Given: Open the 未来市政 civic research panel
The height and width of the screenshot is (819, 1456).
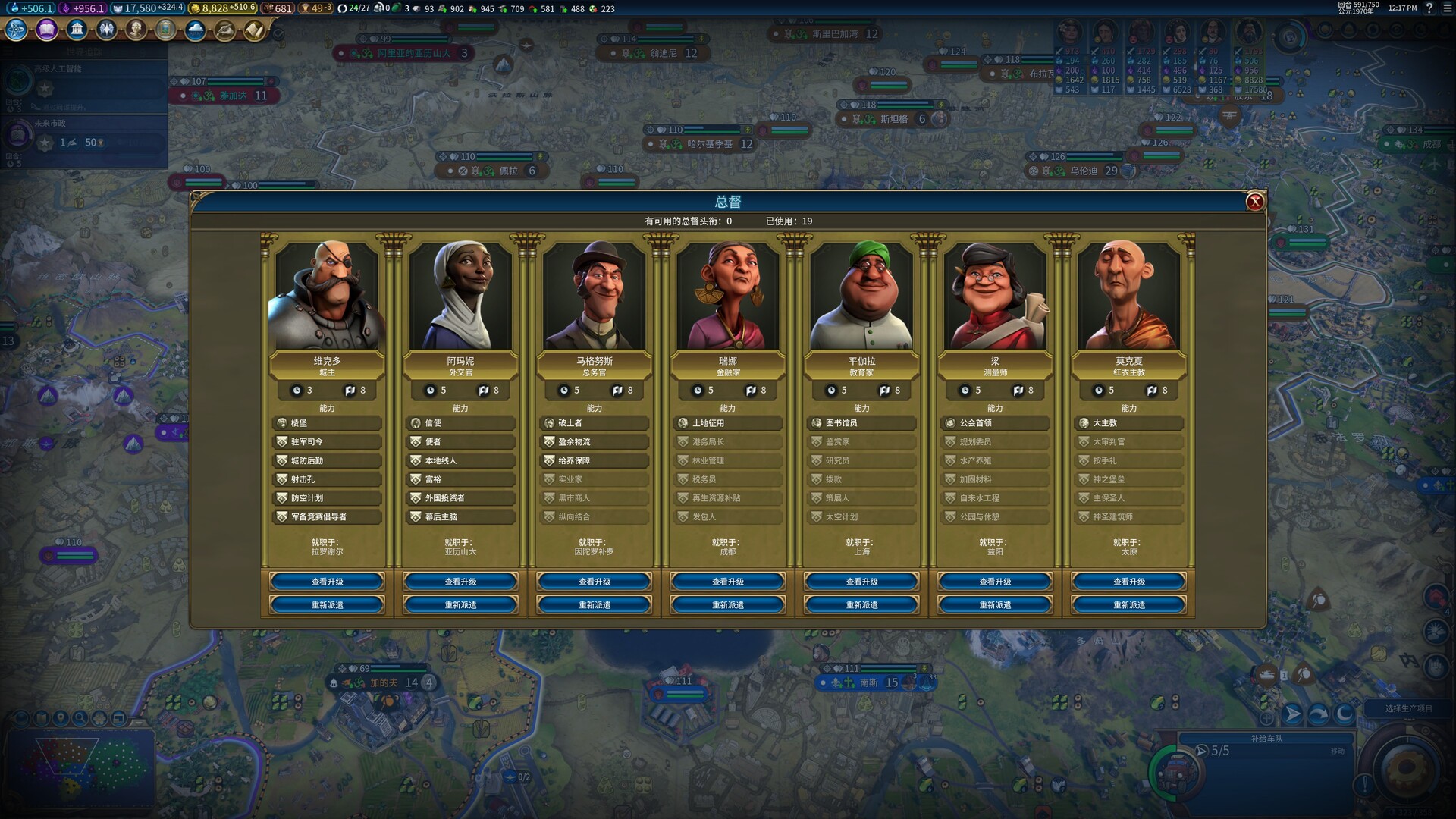Looking at the screenshot, I should [83, 136].
